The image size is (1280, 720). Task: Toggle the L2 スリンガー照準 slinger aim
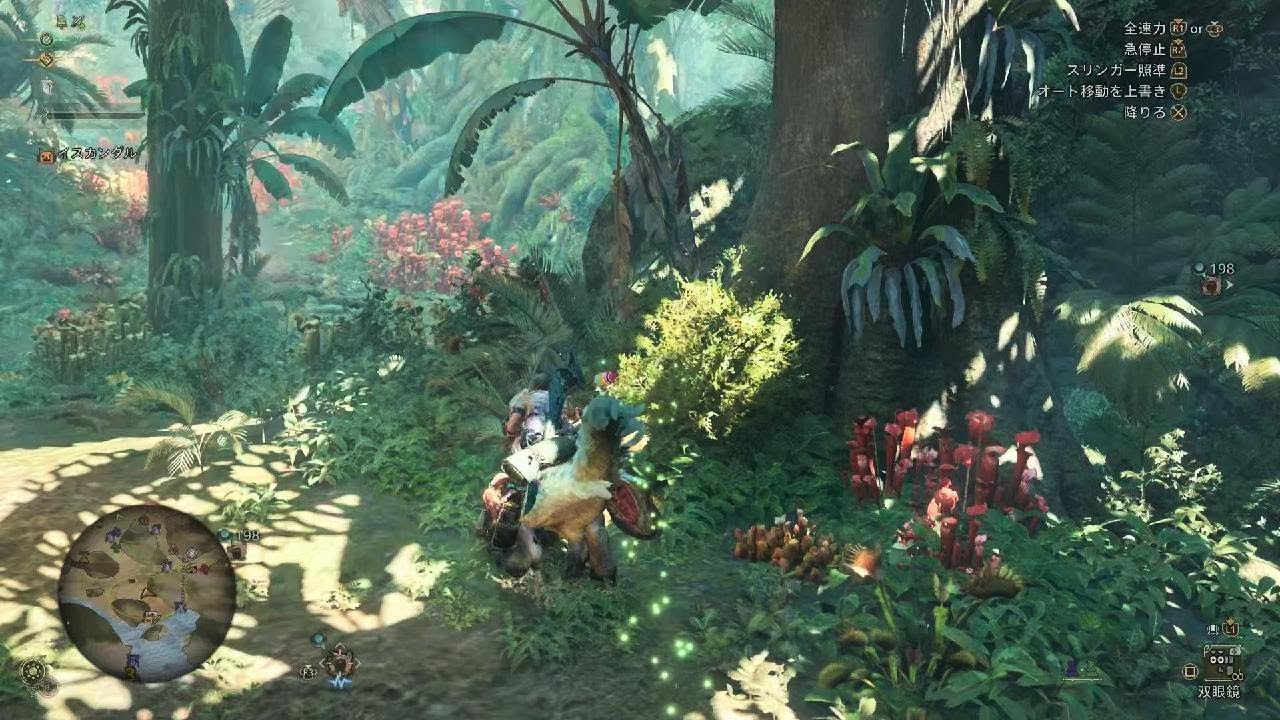coord(1179,70)
